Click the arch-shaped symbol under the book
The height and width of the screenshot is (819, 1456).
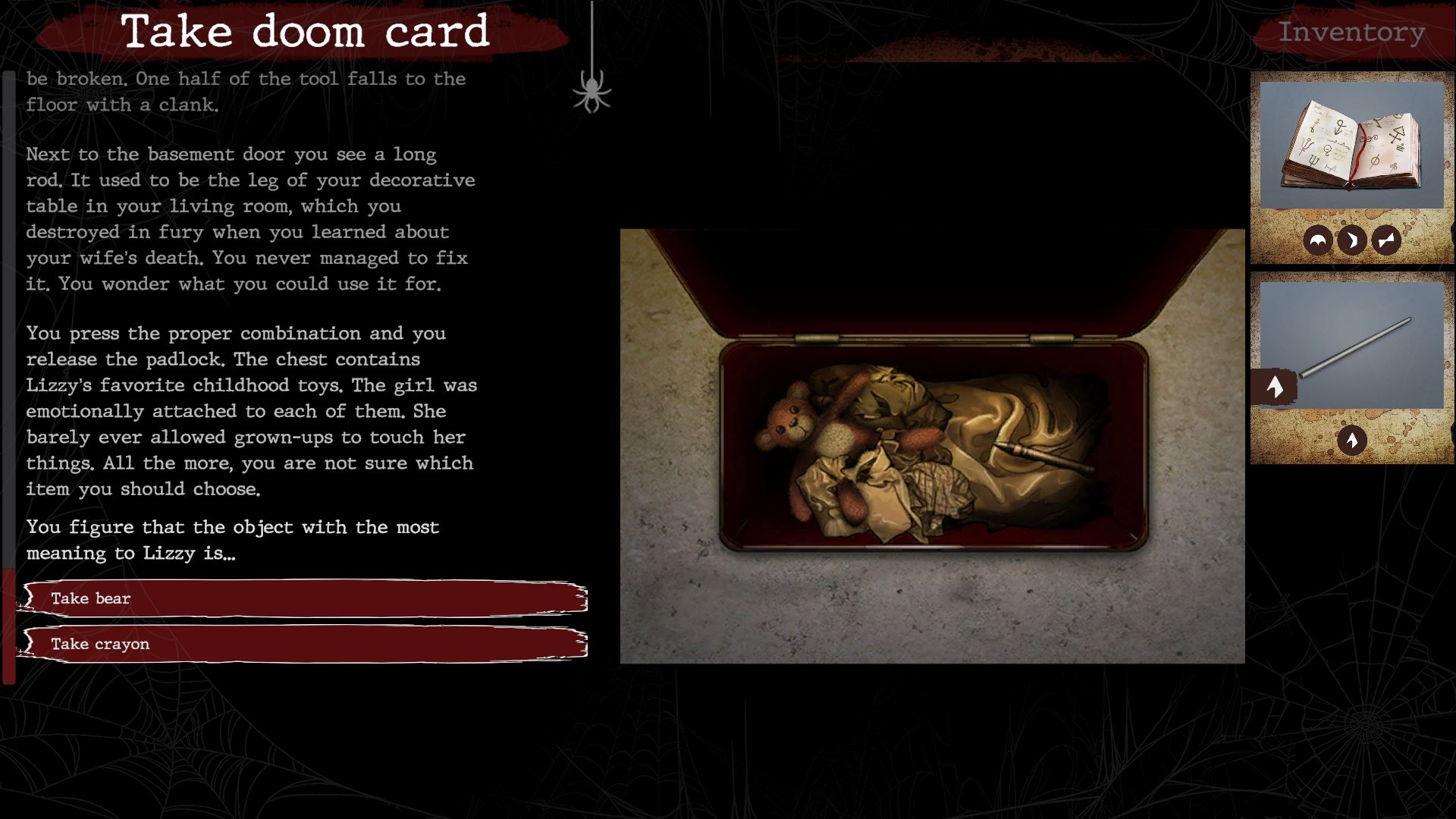(1318, 241)
